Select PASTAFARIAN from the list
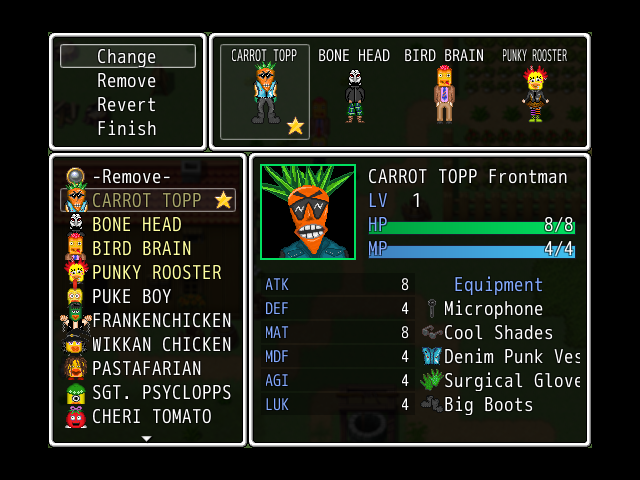Image resolution: width=640 pixels, height=480 pixels. click(x=147, y=369)
